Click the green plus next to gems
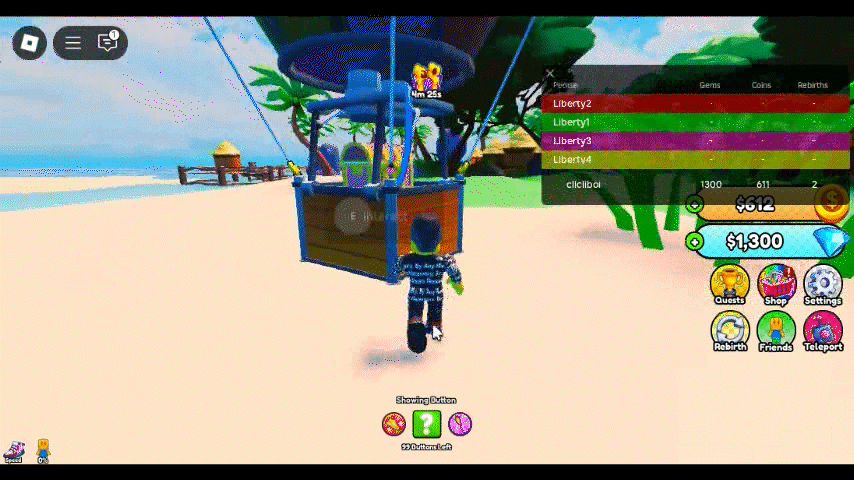This screenshot has height=480, width=854. 695,242
